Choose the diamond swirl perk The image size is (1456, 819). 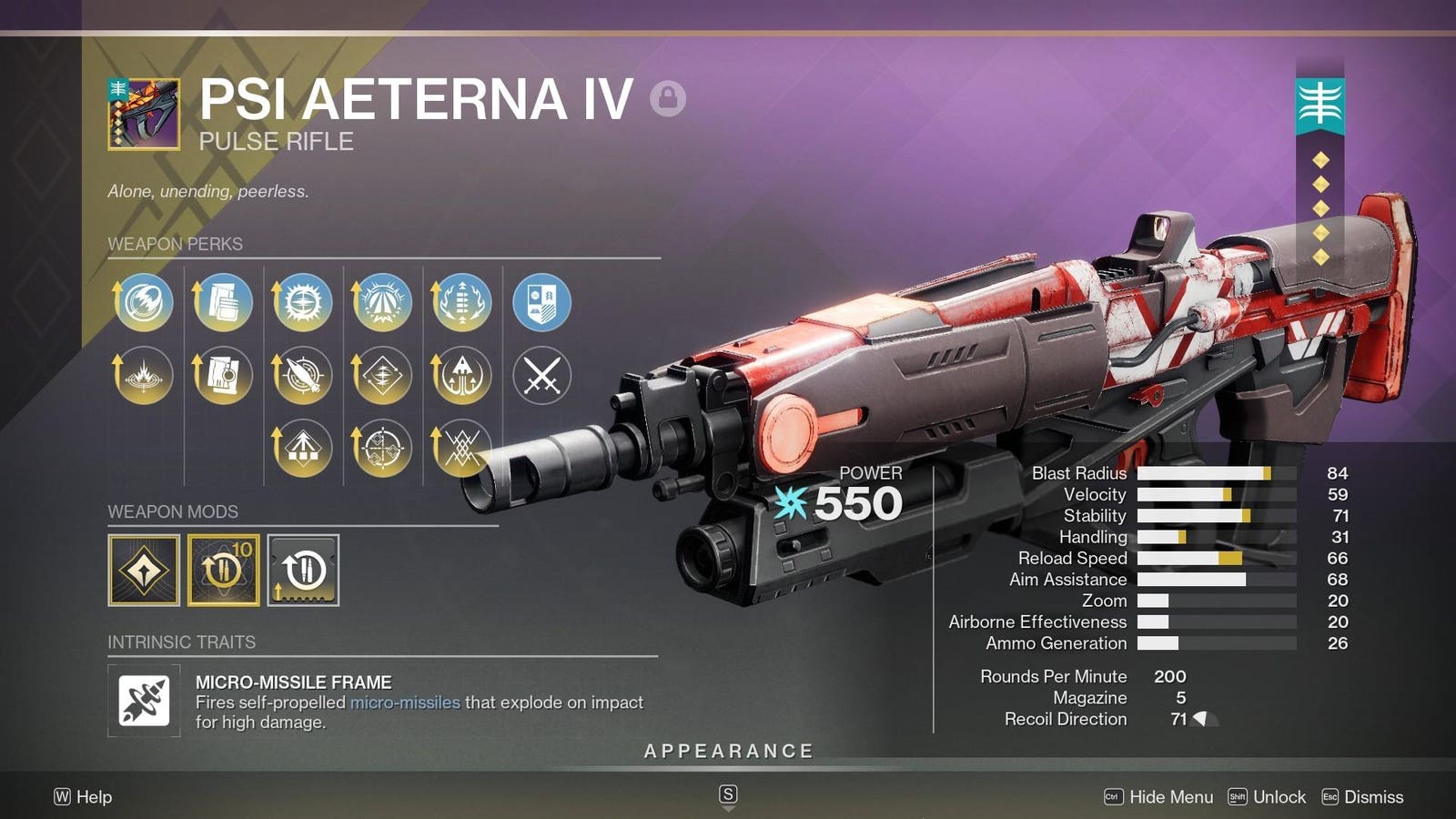[x=382, y=375]
